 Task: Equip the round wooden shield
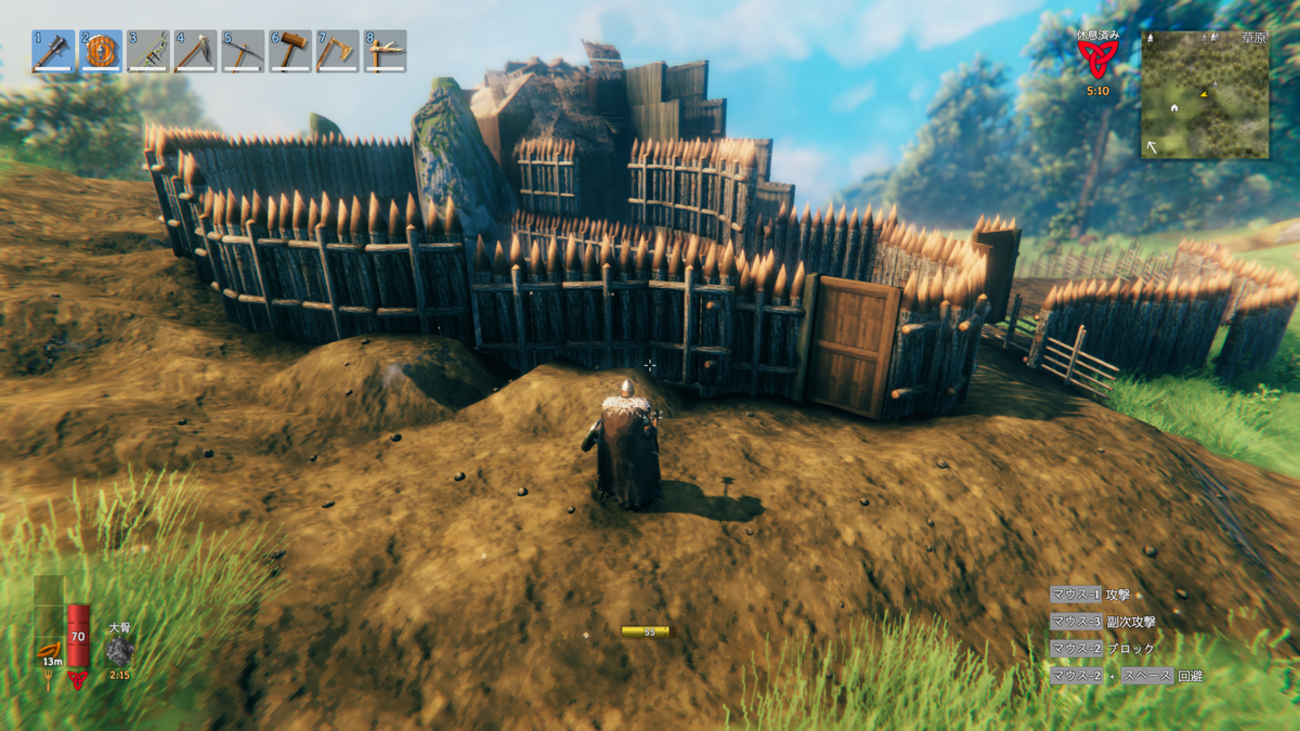coord(101,51)
